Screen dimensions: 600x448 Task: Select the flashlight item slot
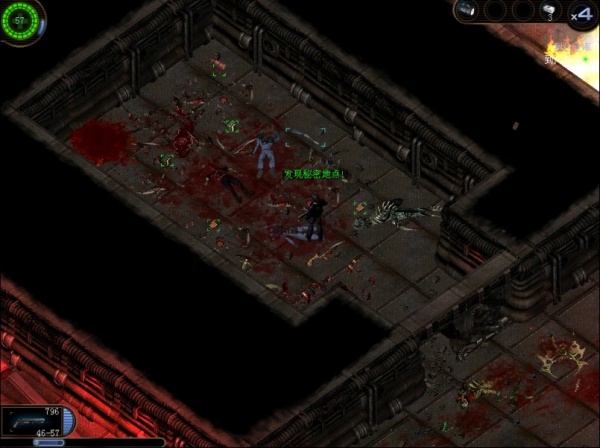click(x=468, y=11)
